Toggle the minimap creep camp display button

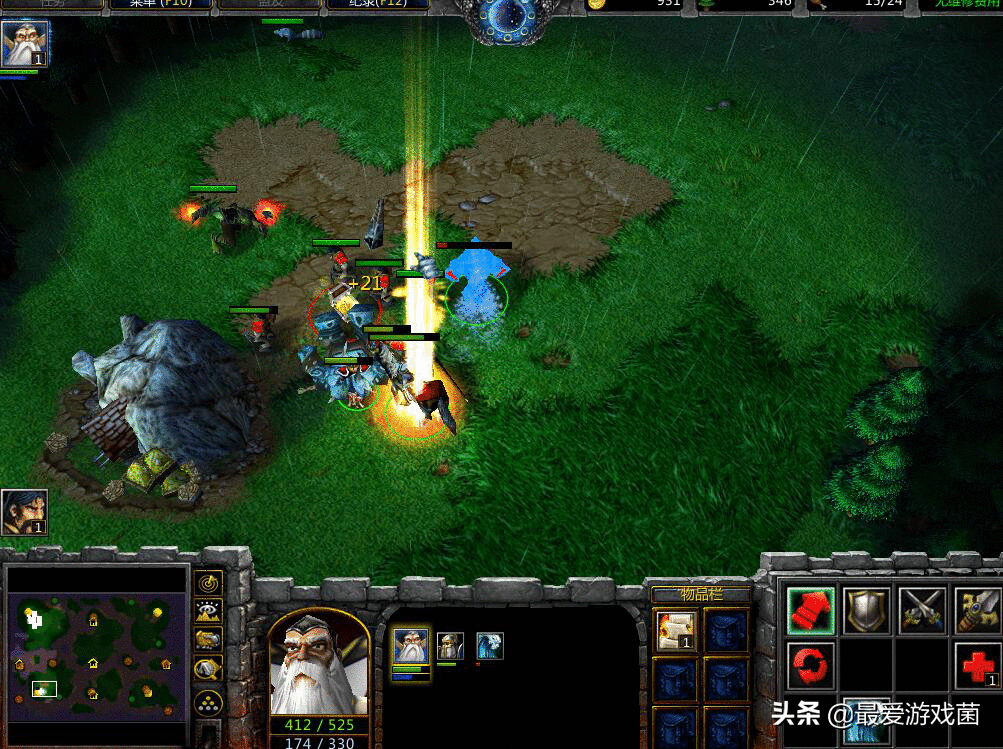208,670
